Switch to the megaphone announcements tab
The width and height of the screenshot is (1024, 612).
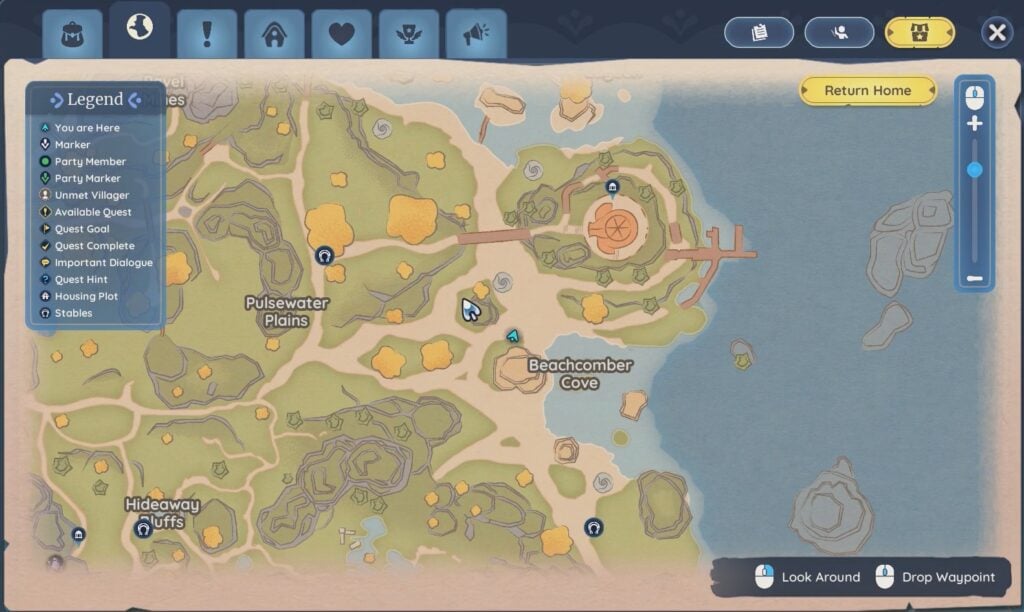[476, 34]
